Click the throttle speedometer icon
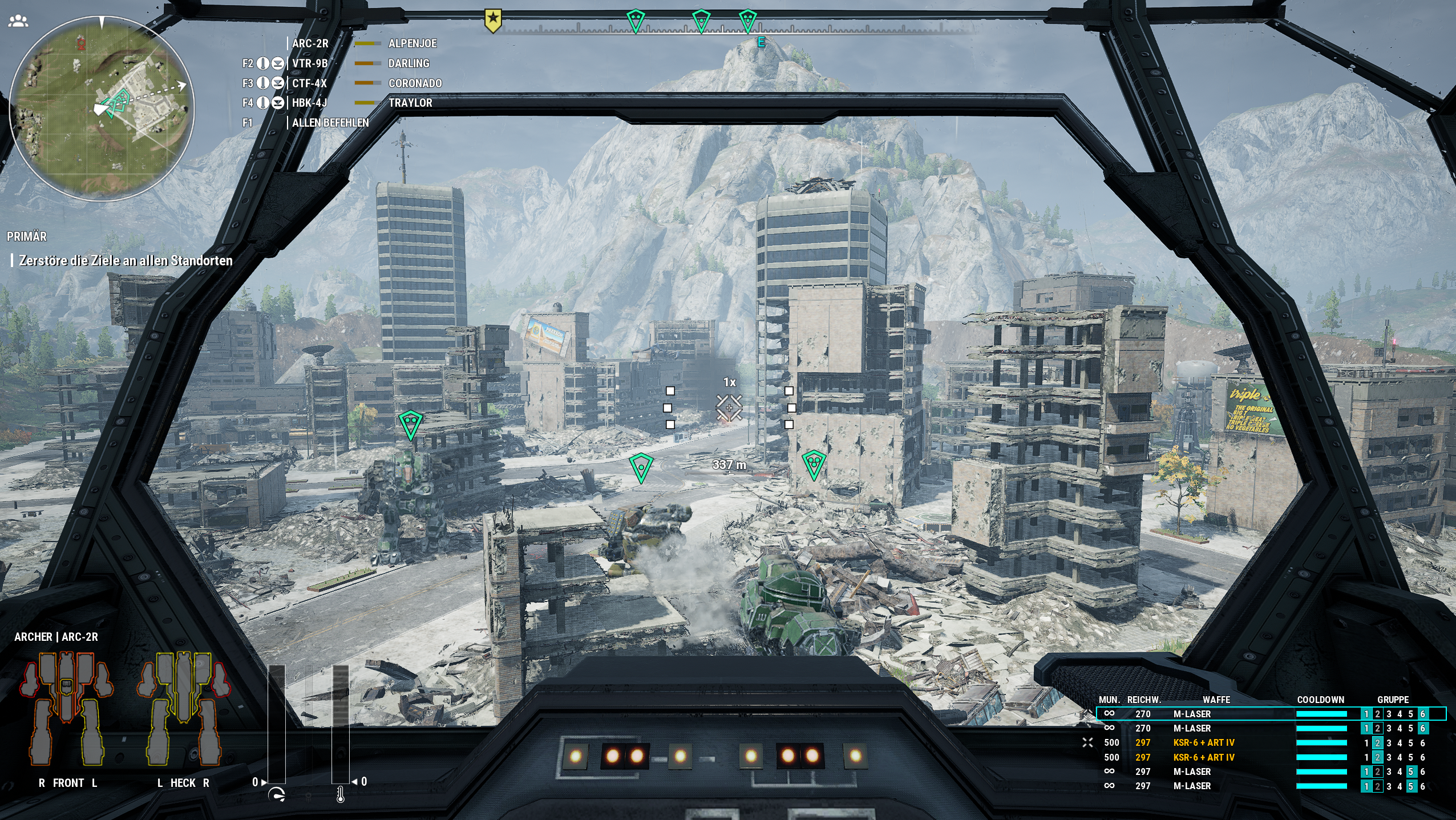This screenshot has height=820, width=1456. coord(277,795)
